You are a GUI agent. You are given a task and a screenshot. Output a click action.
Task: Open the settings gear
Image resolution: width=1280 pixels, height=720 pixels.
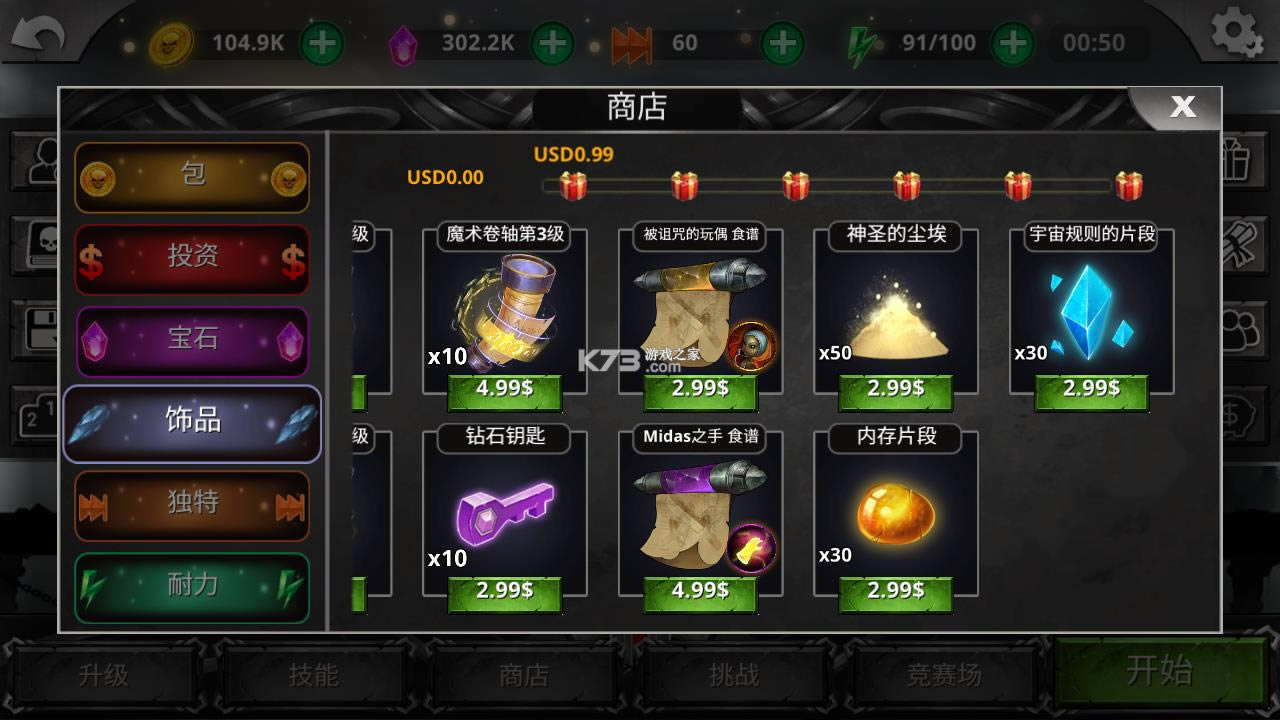click(x=1237, y=34)
